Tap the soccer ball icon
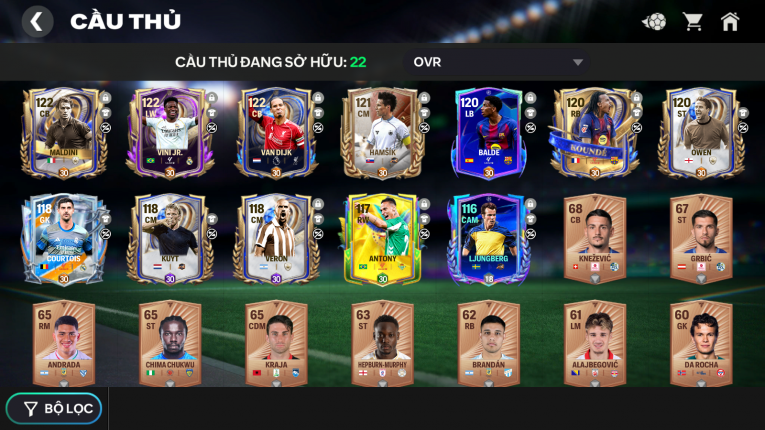The image size is (765, 430). pyautogui.click(x=654, y=21)
